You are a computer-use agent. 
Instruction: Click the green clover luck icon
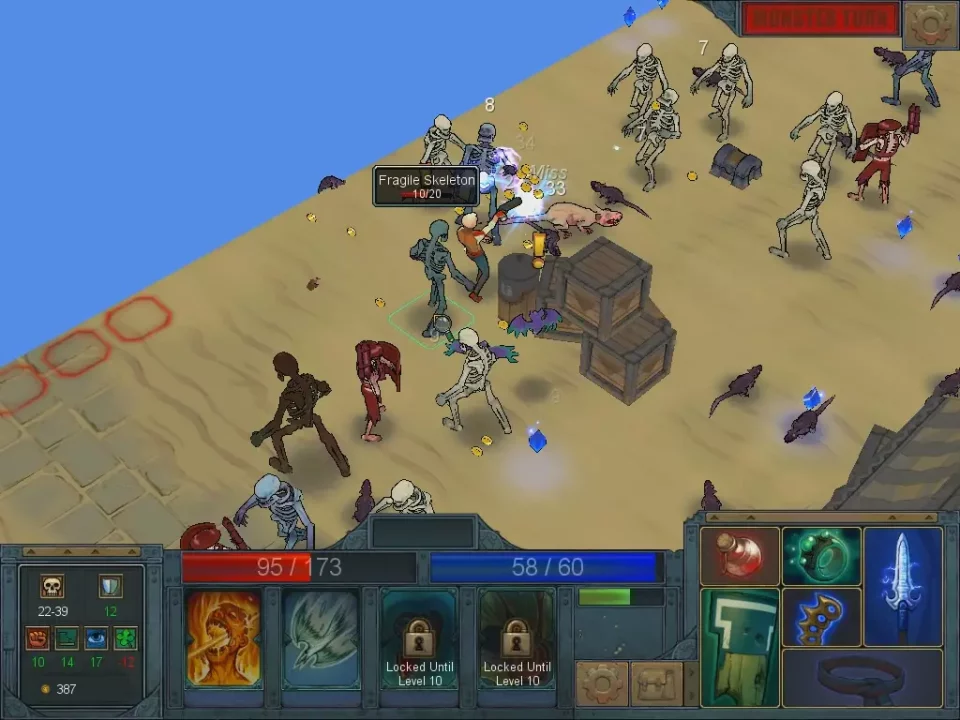tap(125, 638)
